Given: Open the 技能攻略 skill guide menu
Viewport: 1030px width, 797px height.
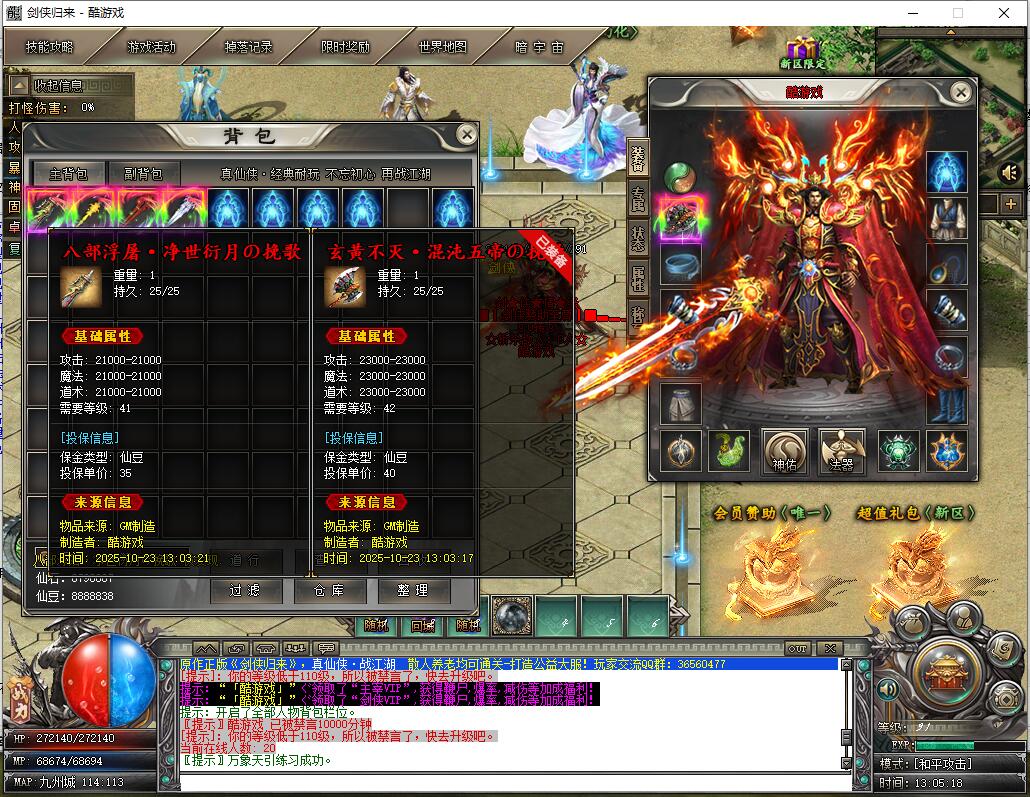Looking at the screenshot, I should pyautogui.click(x=49, y=47).
